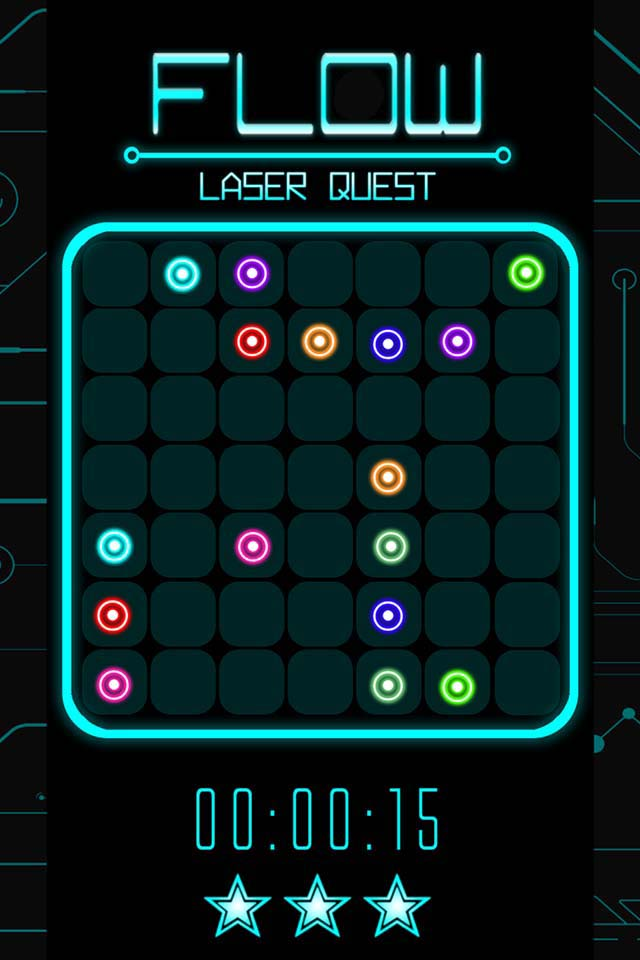Tap the cyan dot directly above the red dot
640x960 pixels.
(x=114, y=546)
